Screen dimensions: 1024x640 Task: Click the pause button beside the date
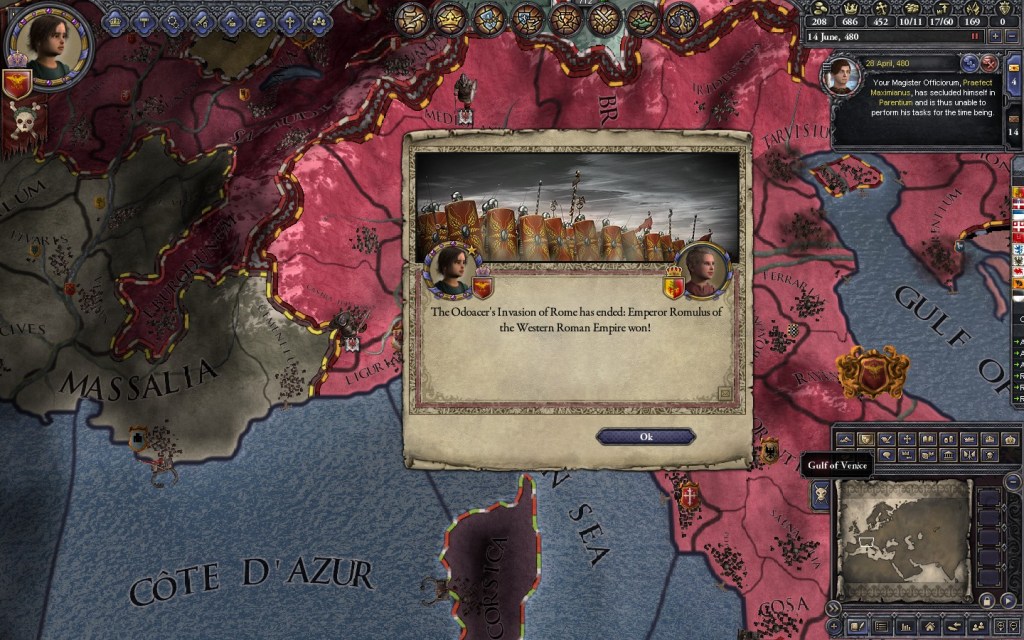(974, 37)
